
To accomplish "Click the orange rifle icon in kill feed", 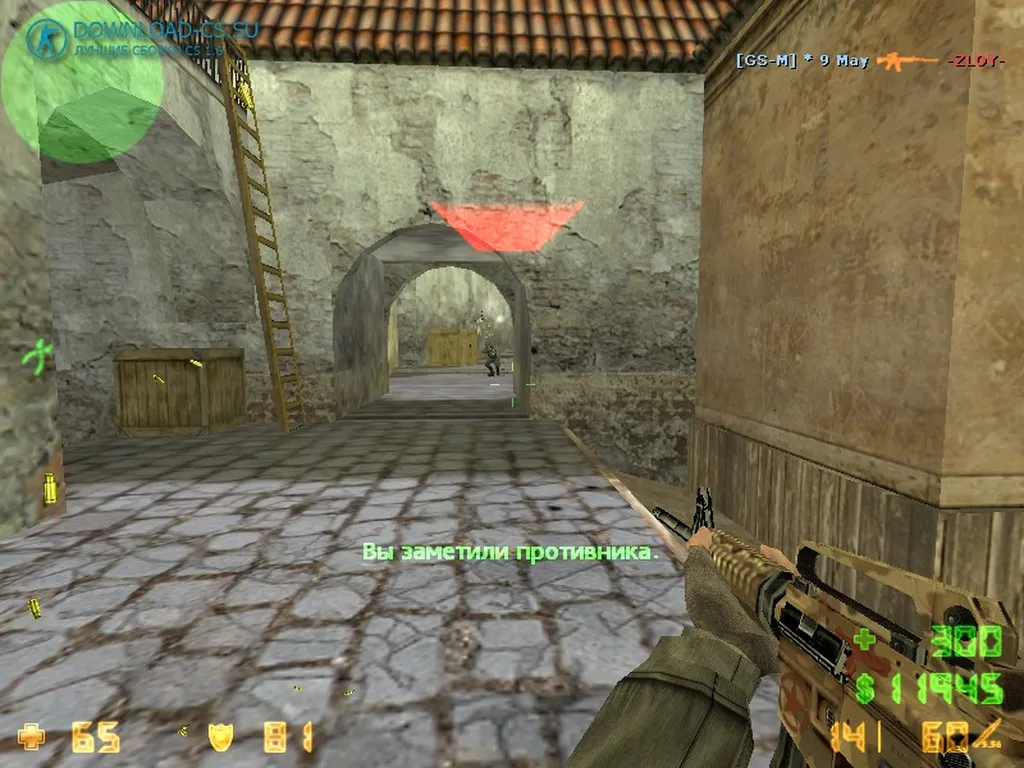I will click(x=907, y=61).
